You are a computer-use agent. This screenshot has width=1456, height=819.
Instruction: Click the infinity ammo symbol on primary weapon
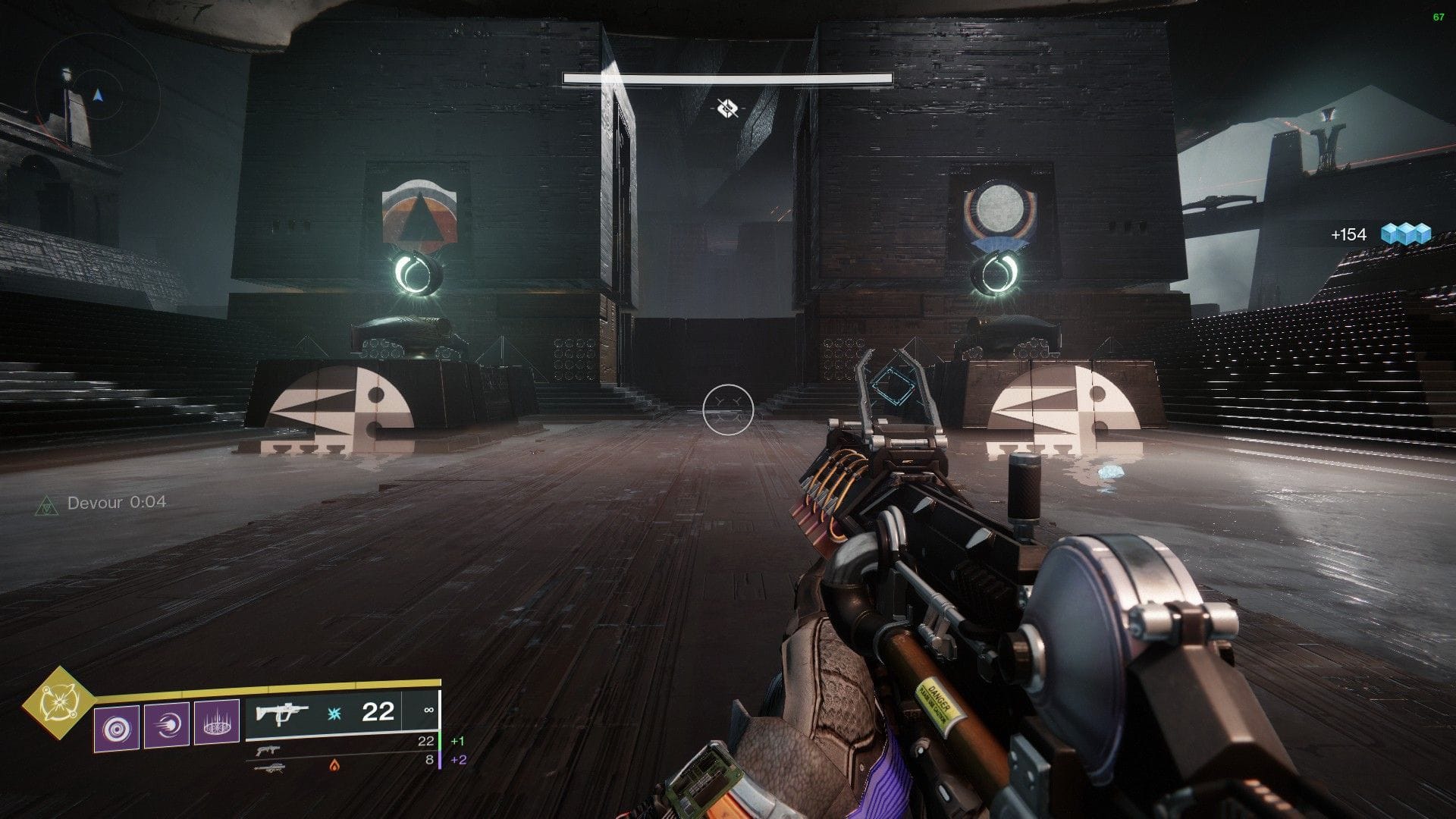[x=430, y=710]
